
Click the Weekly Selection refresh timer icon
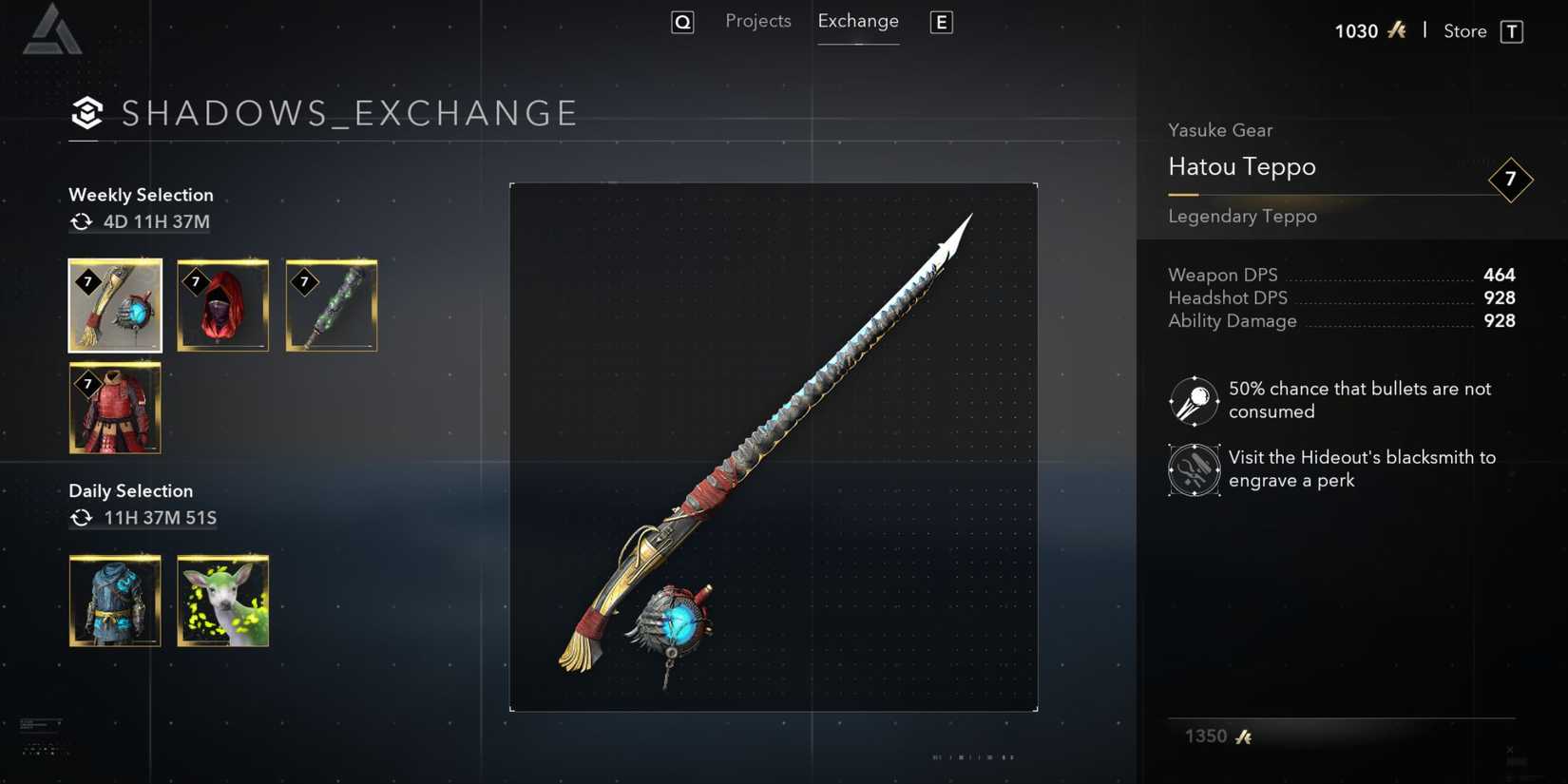tap(80, 221)
